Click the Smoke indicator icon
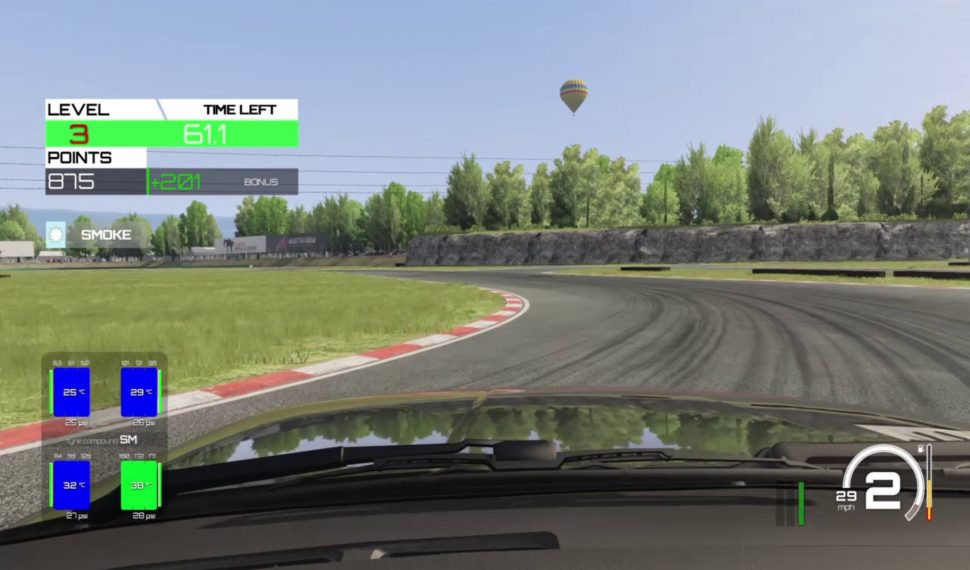Image resolution: width=970 pixels, height=570 pixels. (x=56, y=234)
